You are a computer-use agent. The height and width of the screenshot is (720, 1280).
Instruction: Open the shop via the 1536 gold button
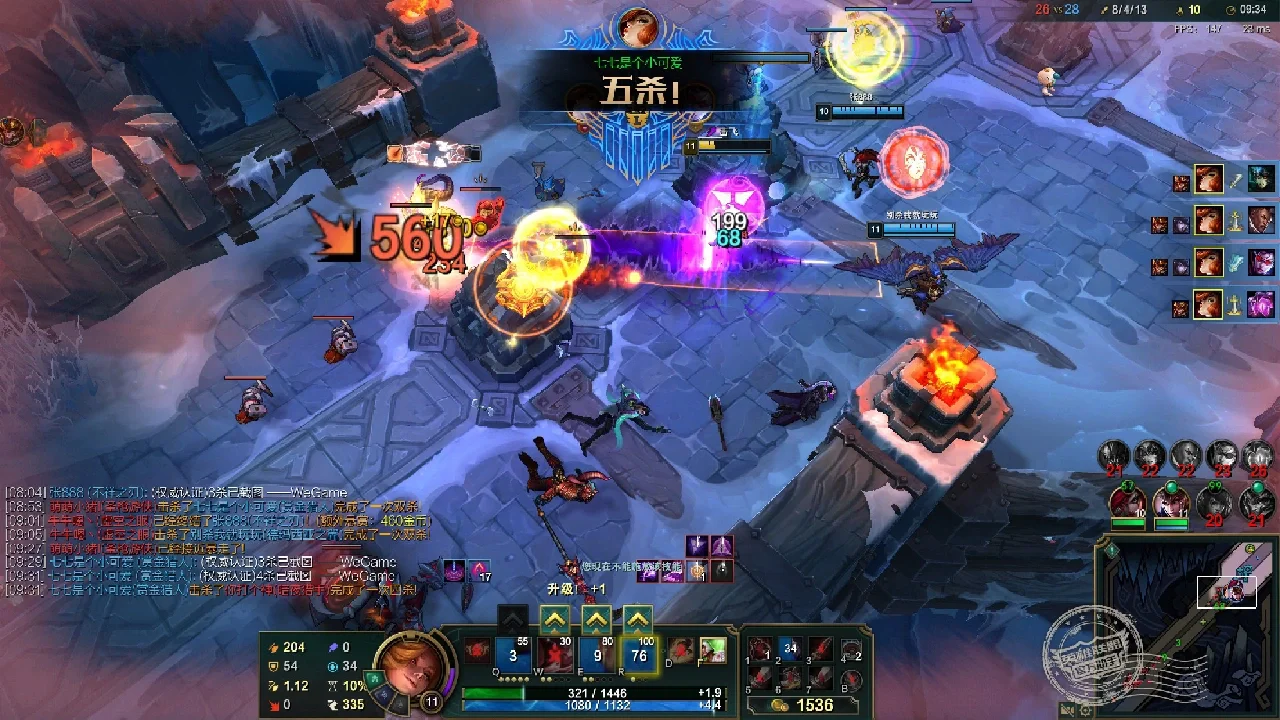pos(806,705)
